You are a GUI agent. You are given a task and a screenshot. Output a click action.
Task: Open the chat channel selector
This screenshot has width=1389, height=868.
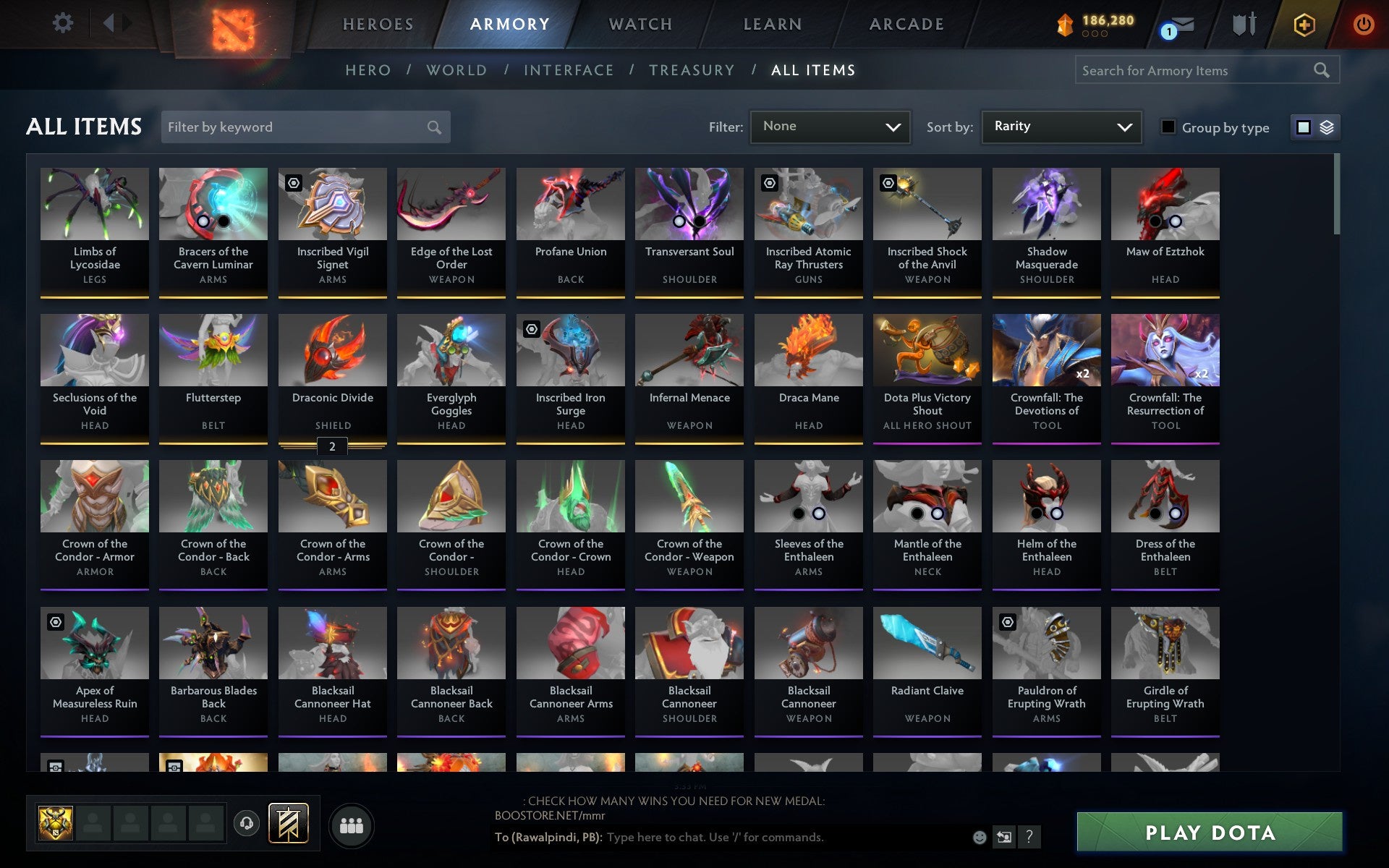(x=1005, y=838)
